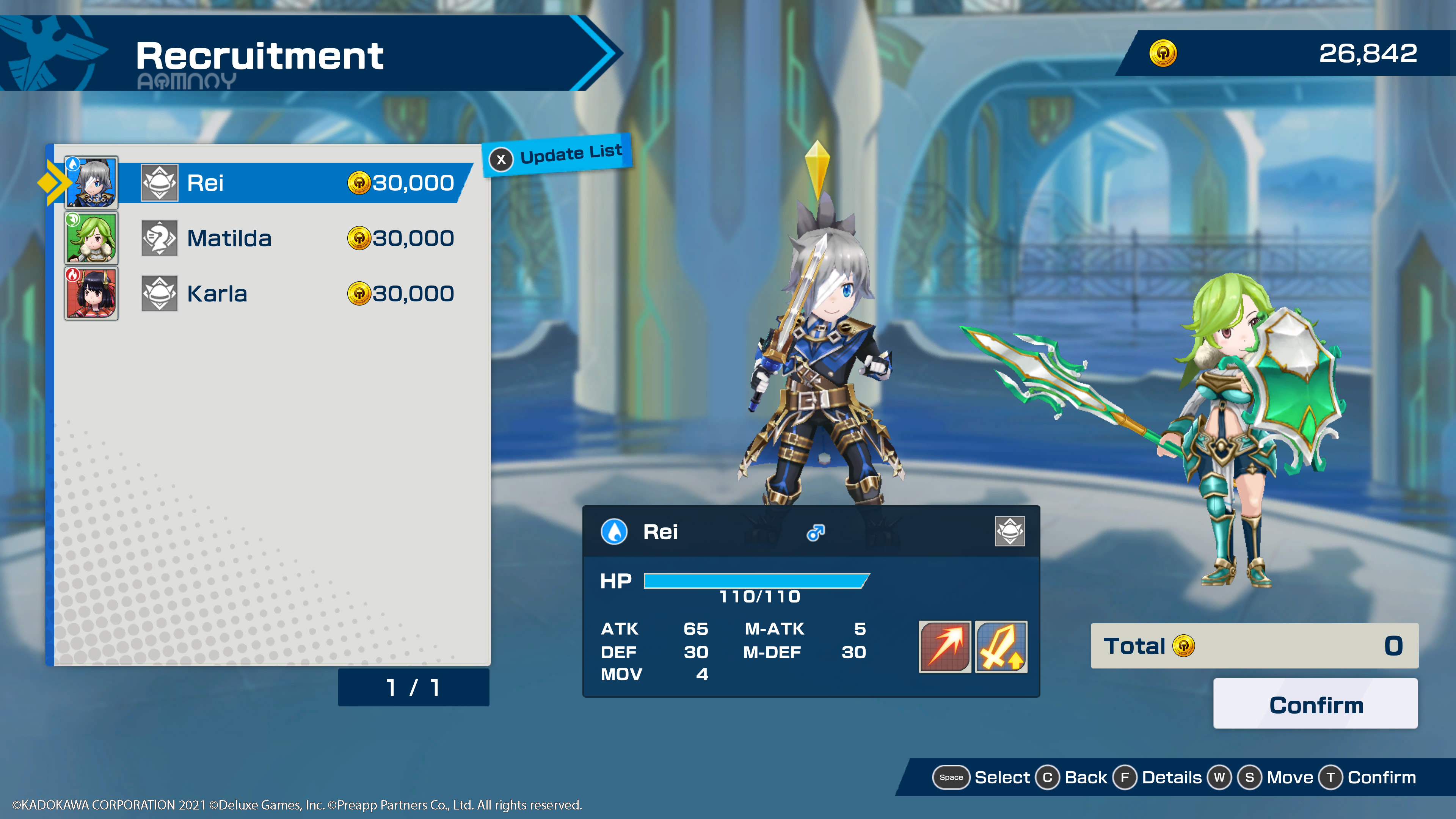Click Karla's dark-haired portrait thumbnail
This screenshot has height=819, width=1456.
[x=91, y=293]
